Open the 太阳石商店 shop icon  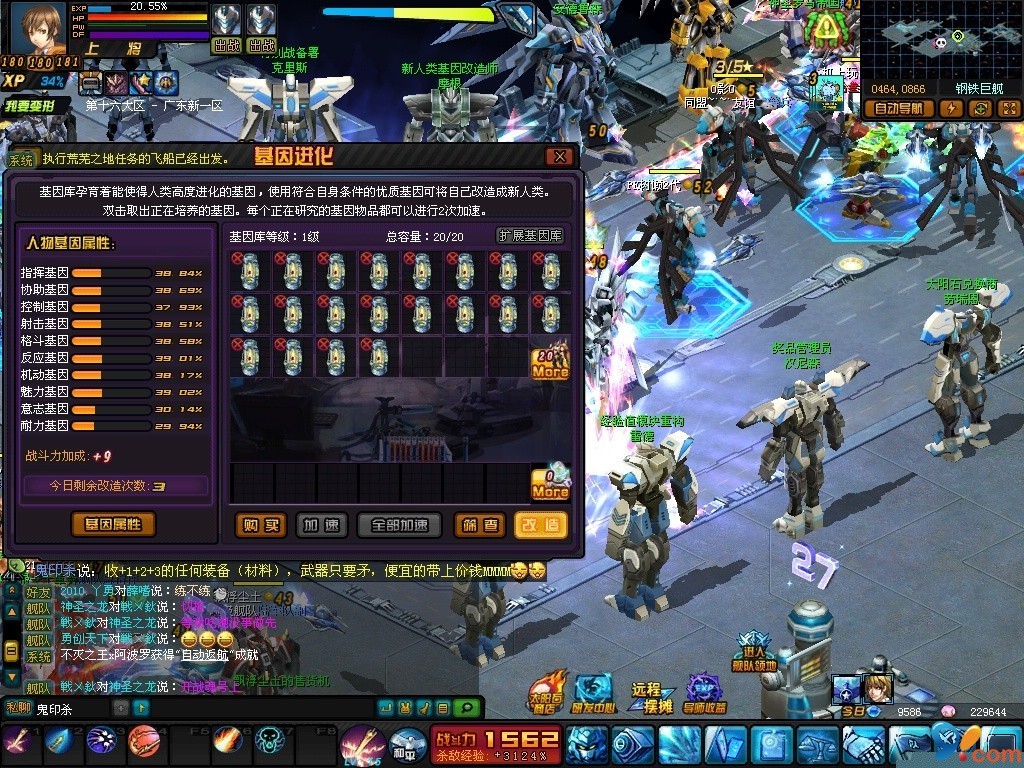click(546, 692)
